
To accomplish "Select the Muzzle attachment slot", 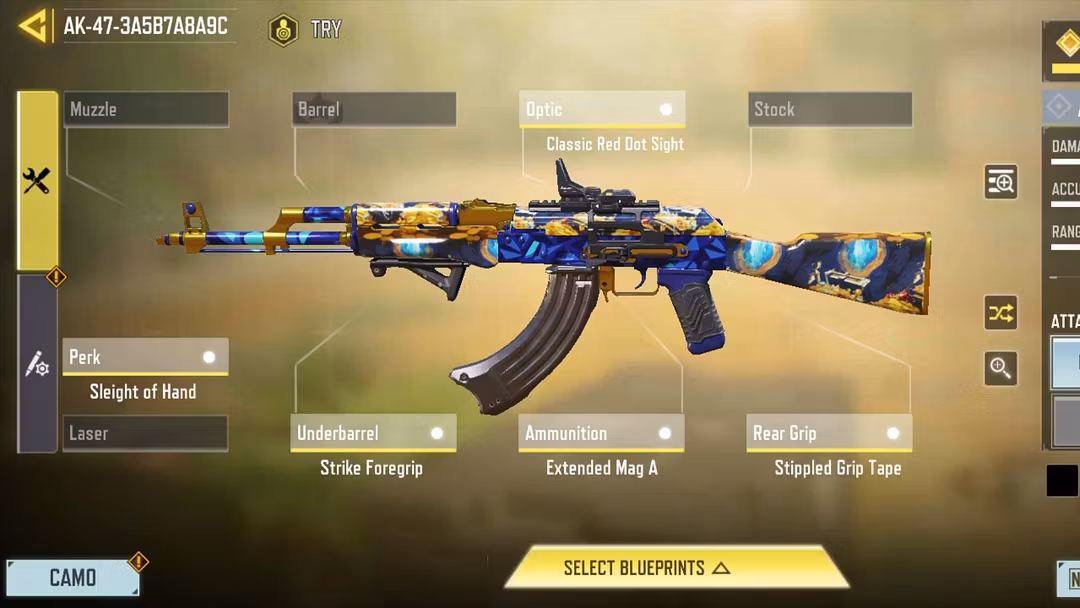I will pos(146,110).
